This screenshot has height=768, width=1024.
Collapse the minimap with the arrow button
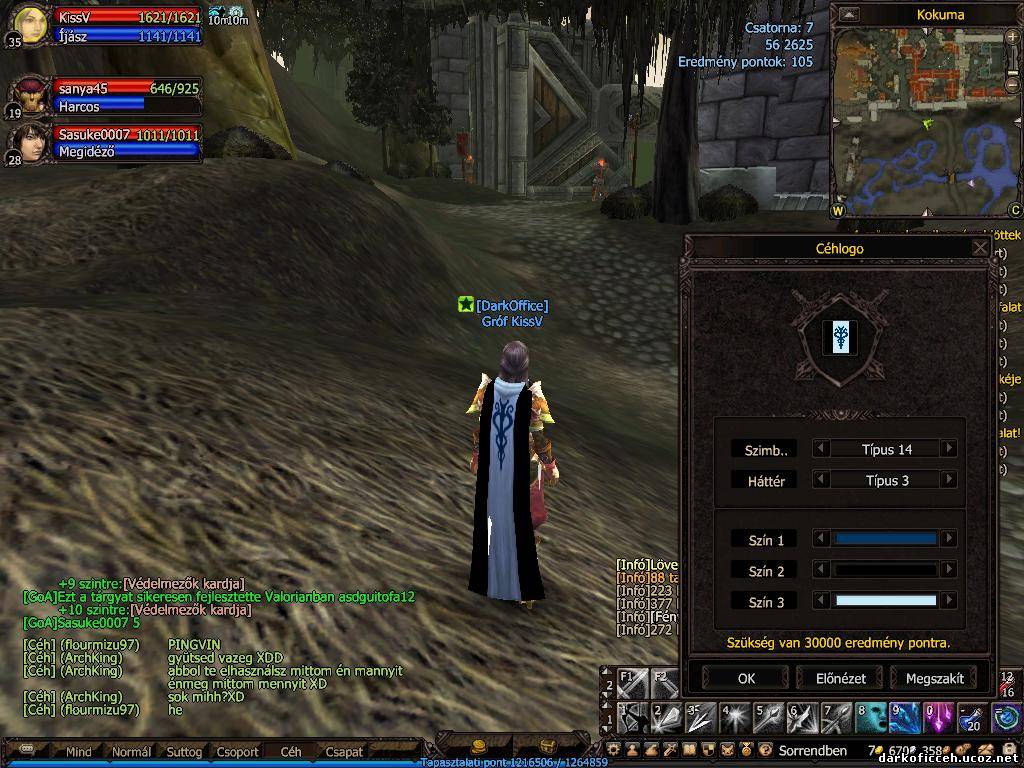849,14
